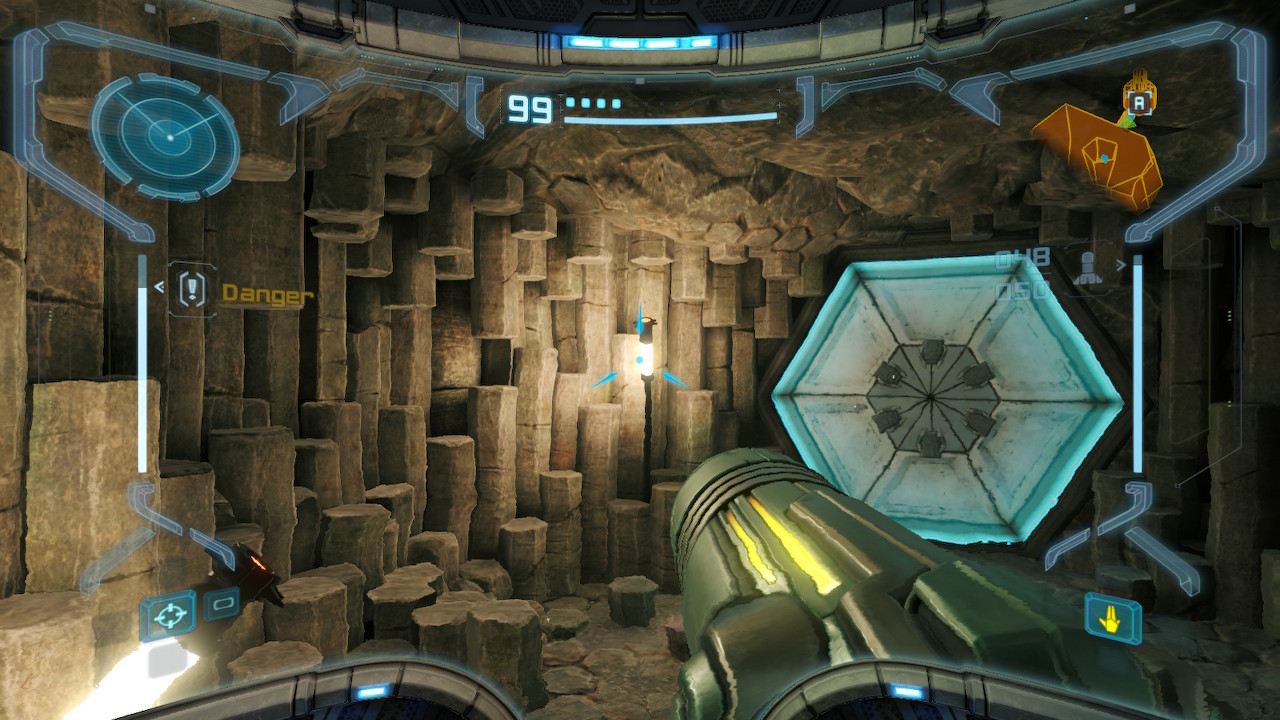Viewport: 1280px width, 720px height.
Task: Activate the Combat Visor crosshair icon
Action: (167, 613)
